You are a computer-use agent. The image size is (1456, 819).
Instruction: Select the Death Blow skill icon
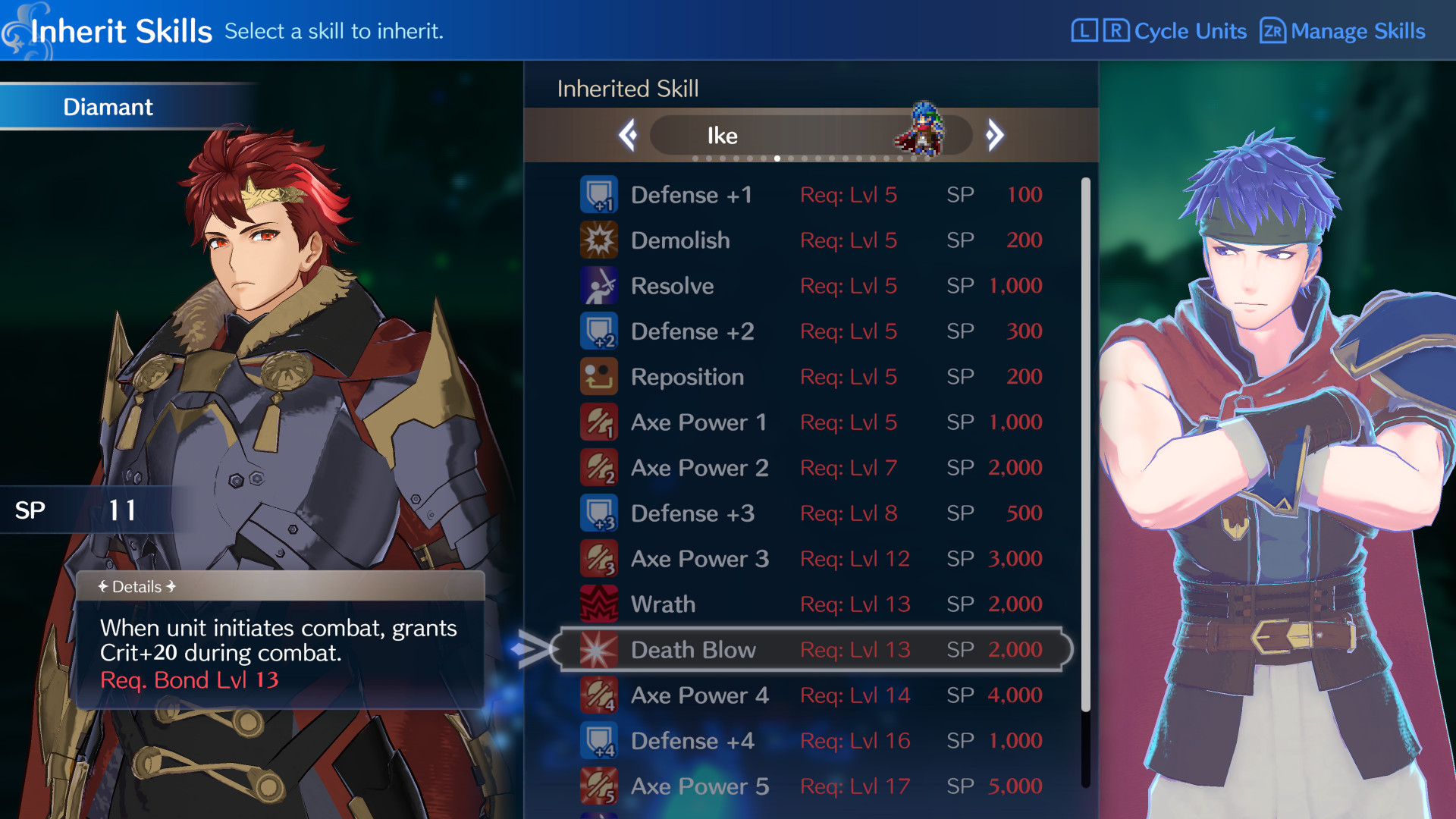pyautogui.click(x=599, y=649)
